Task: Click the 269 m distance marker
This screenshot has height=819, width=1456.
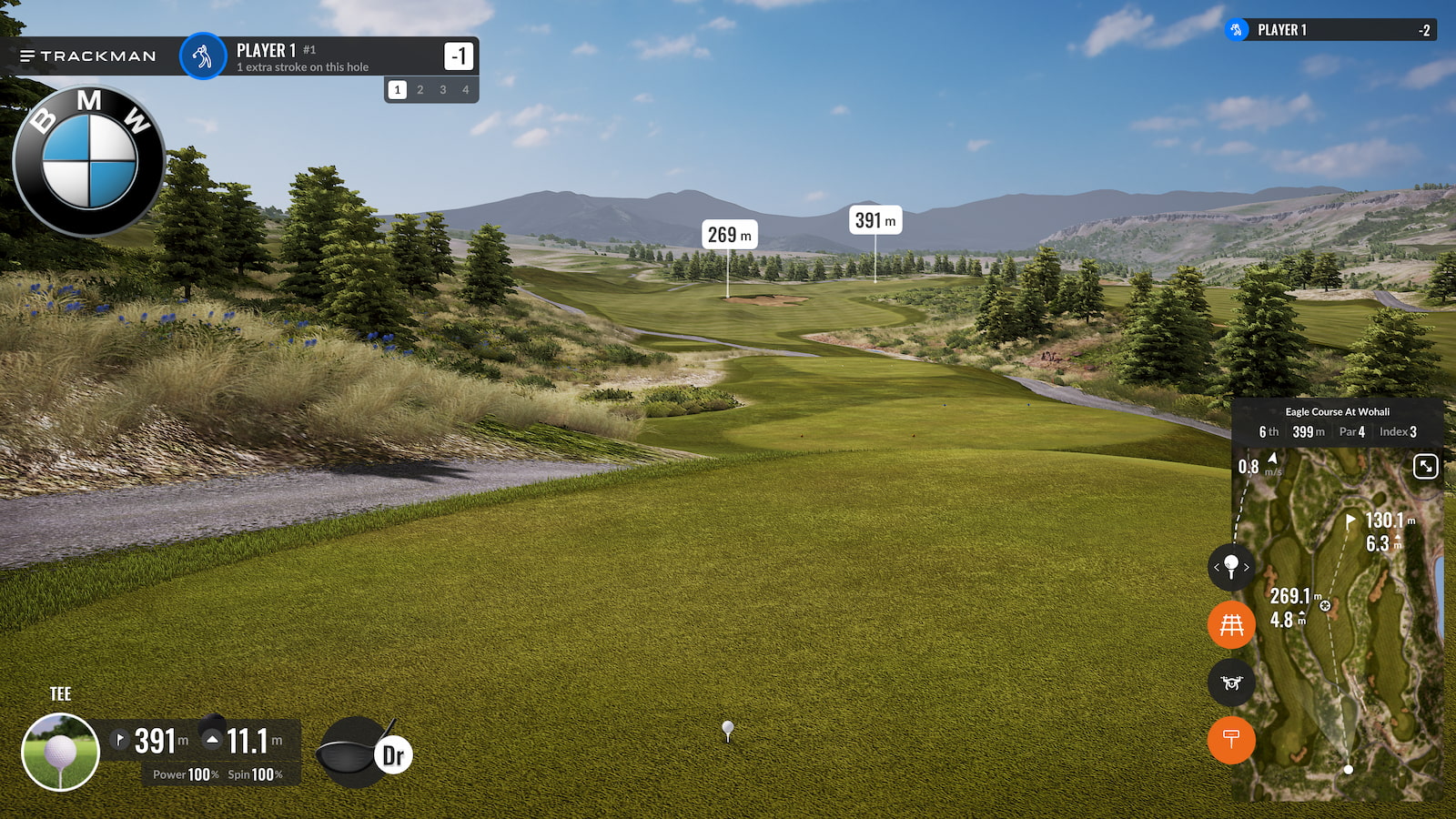Action: tap(729, 236)
